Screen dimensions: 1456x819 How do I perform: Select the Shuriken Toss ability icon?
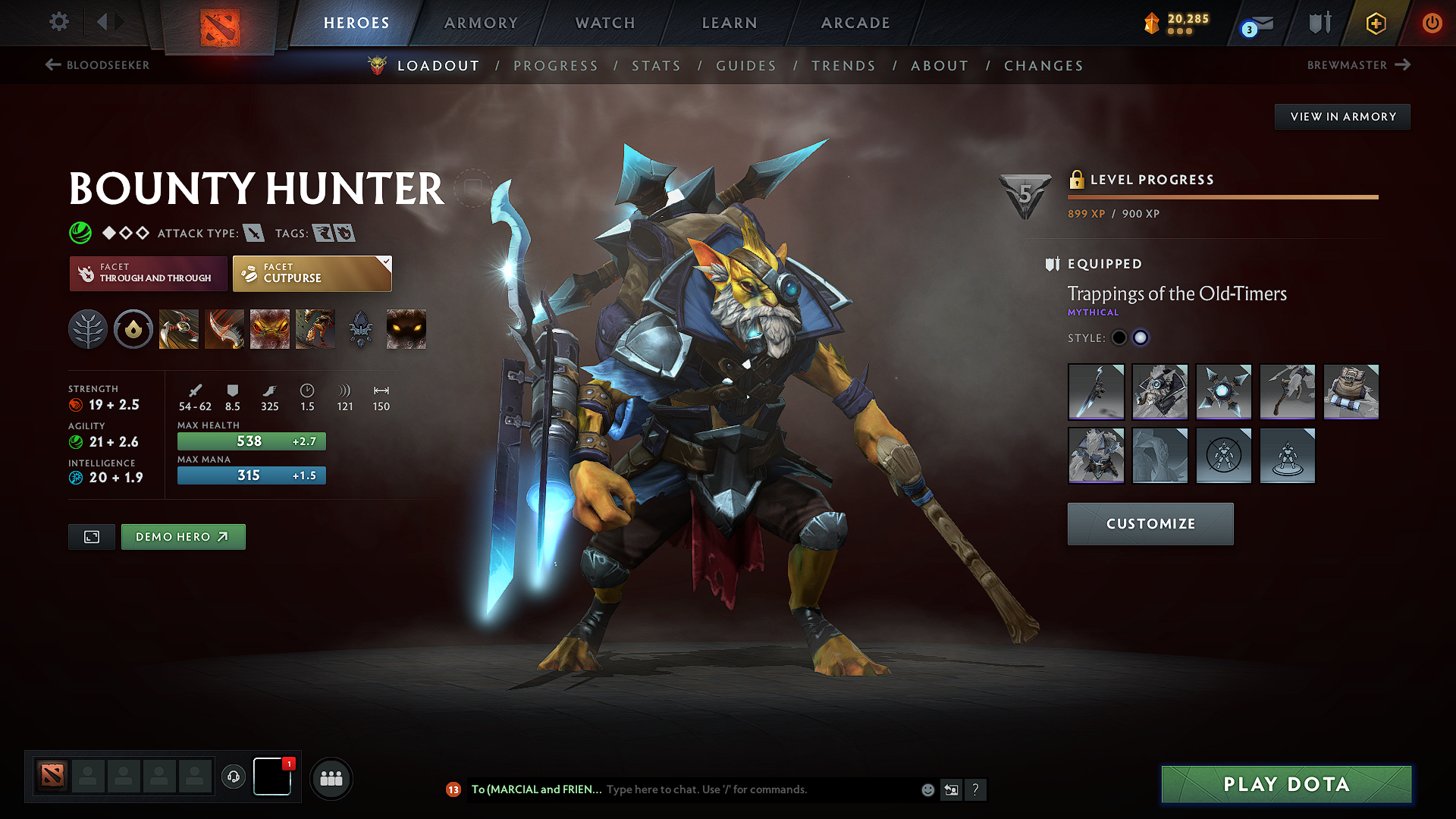tap(178, 329)
